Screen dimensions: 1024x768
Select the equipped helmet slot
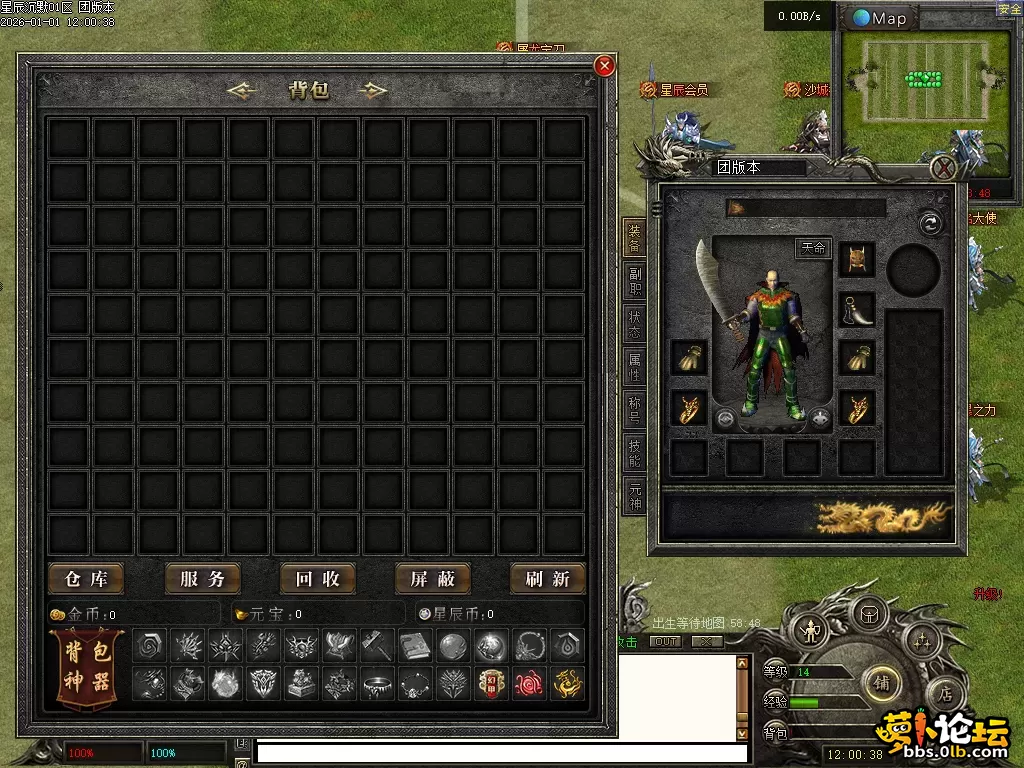(x=857, y=259)
